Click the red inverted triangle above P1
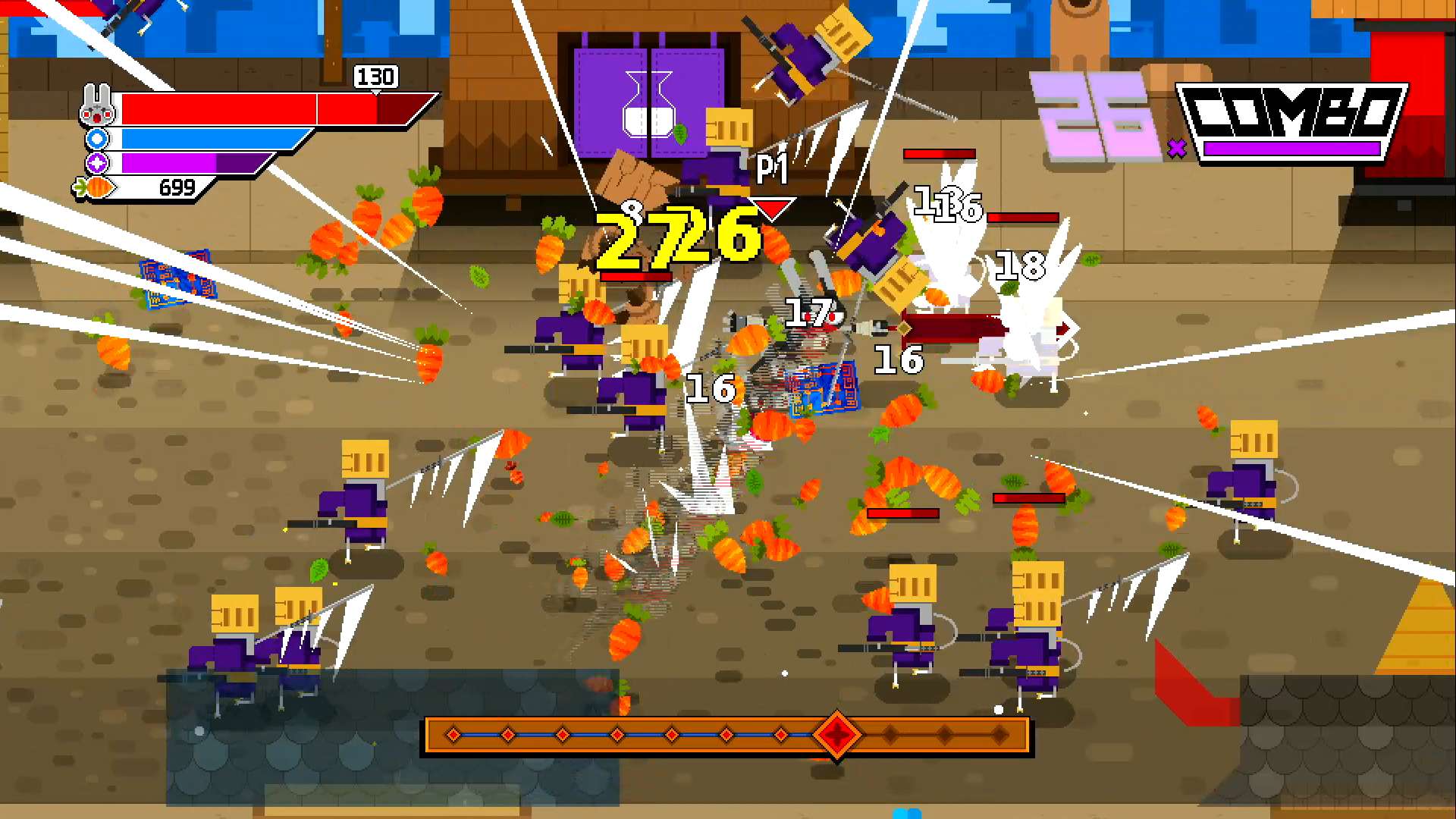The width and height of the screenshot is (1456, 819). (x=770, y=206)
